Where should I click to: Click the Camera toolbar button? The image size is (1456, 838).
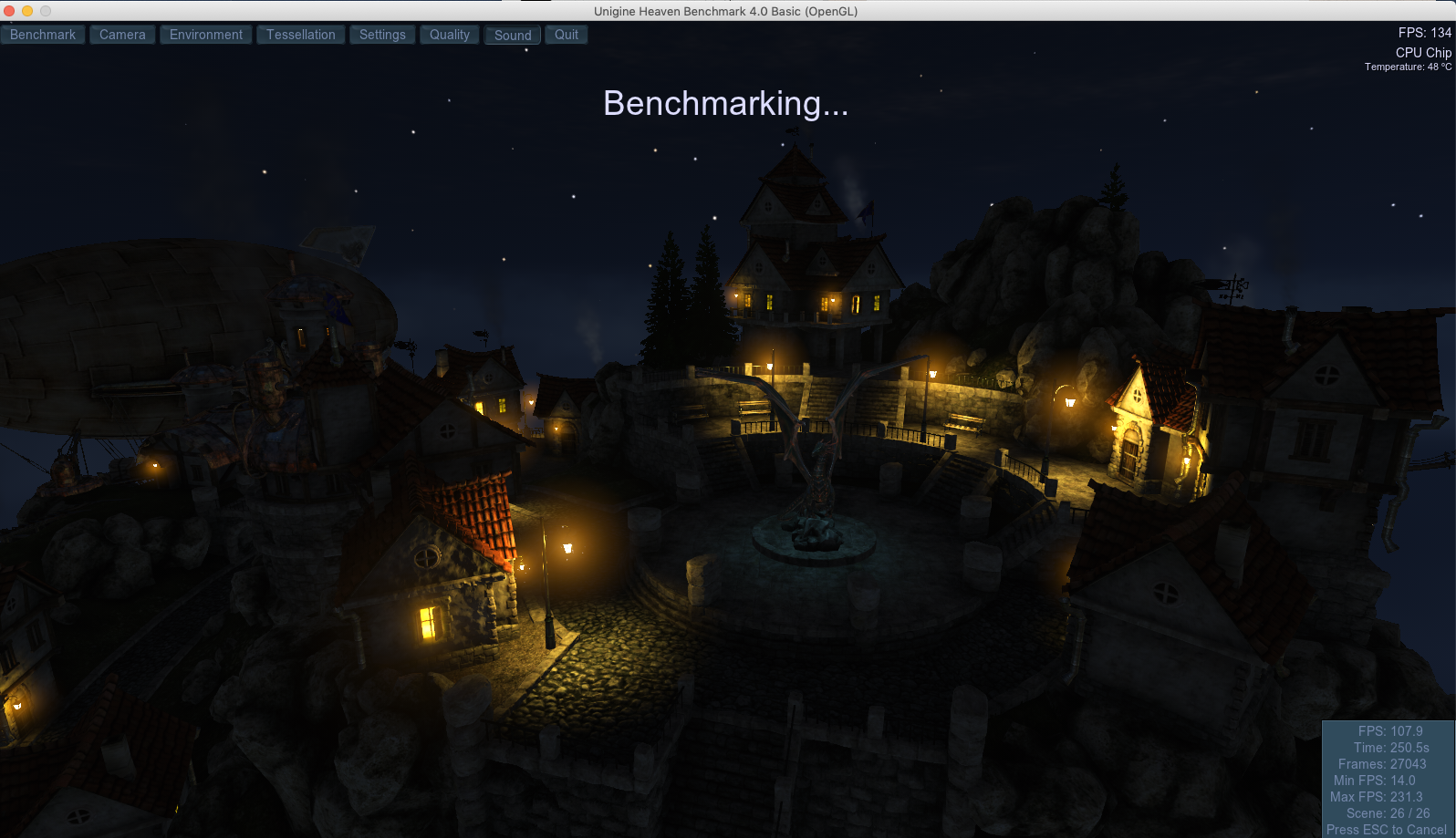pyautogui.click(x=122, y=35)
